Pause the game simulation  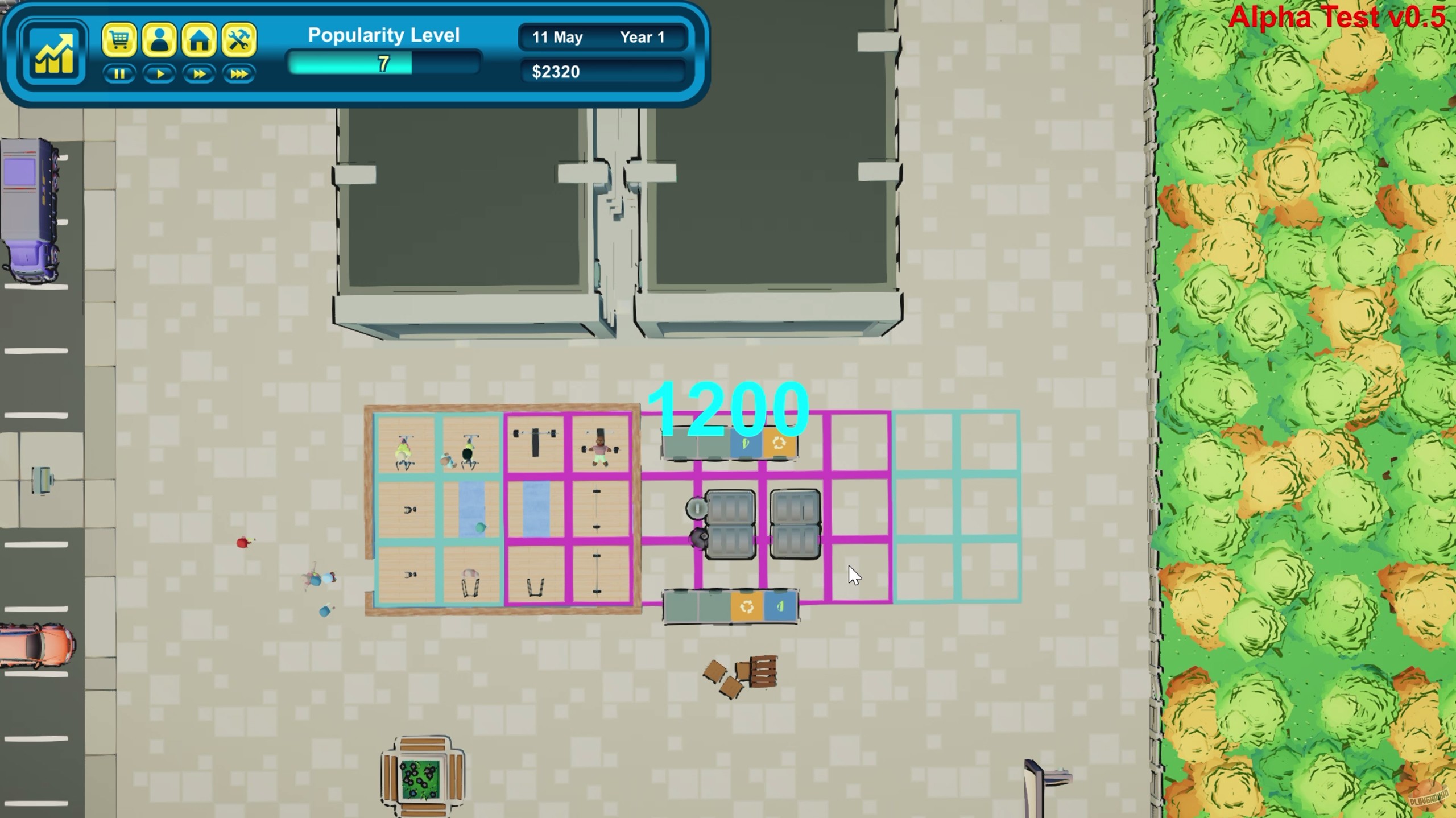pyautogui.click(x=120, y=74)
